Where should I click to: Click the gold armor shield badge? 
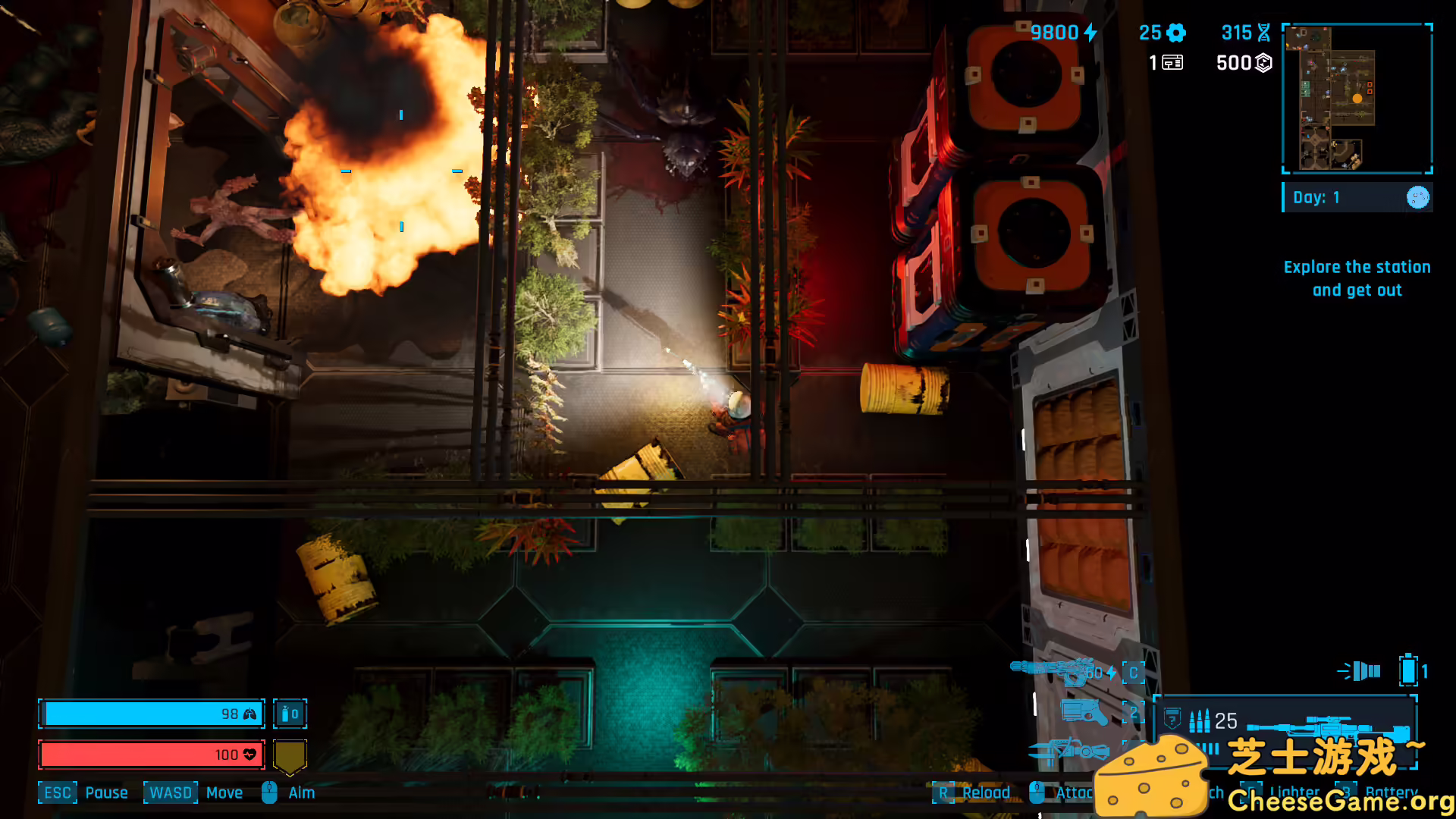tap(289, 755)
